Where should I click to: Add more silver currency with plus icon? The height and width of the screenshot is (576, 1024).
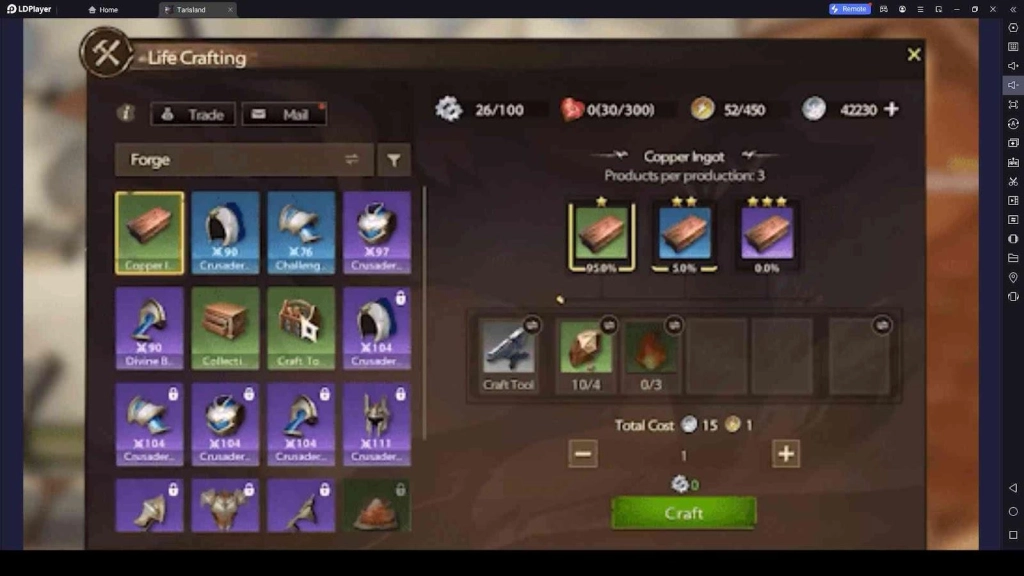point(891,110)
